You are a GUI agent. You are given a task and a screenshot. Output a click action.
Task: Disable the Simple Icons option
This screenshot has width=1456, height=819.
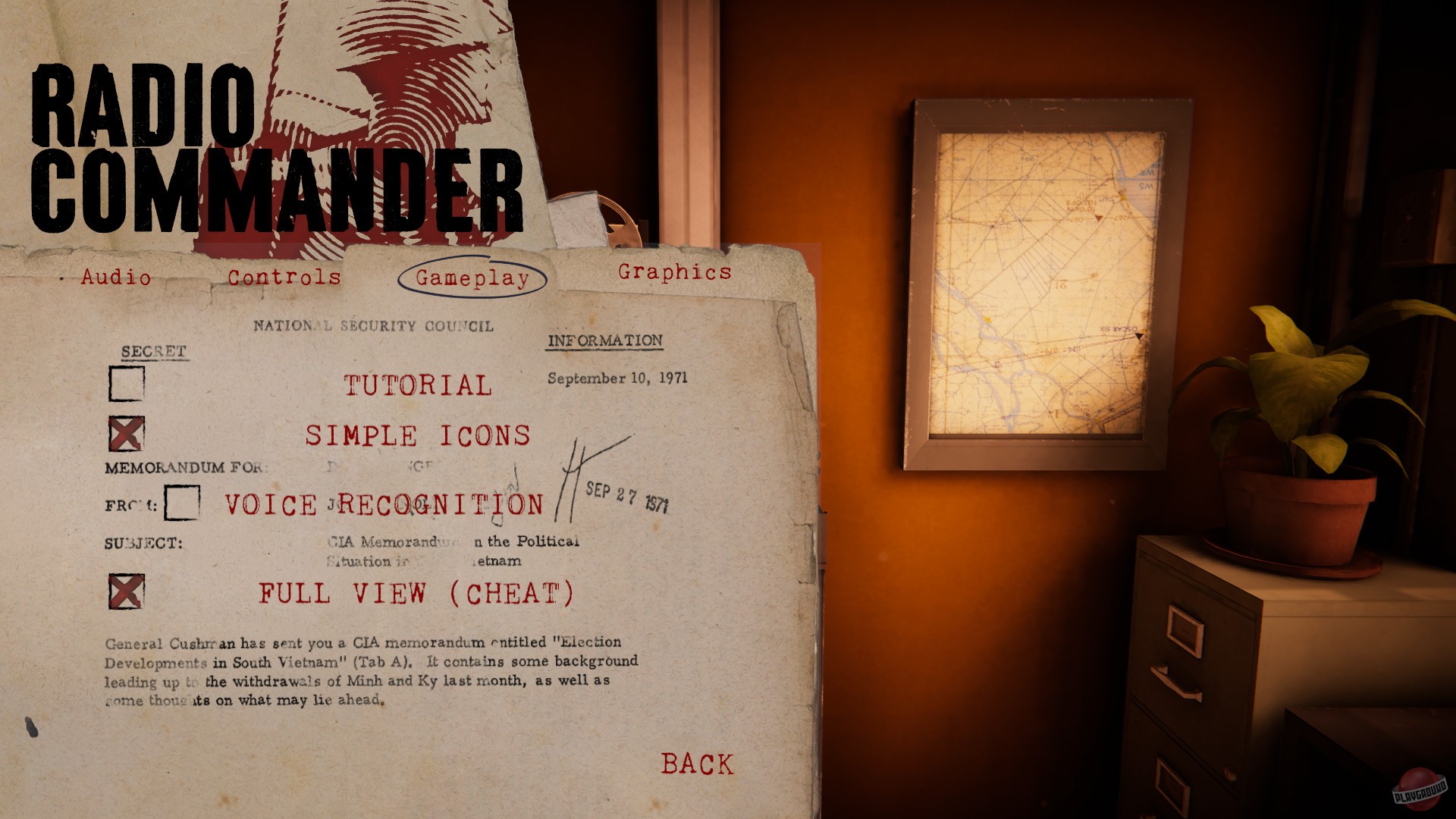tap(127, 432)
